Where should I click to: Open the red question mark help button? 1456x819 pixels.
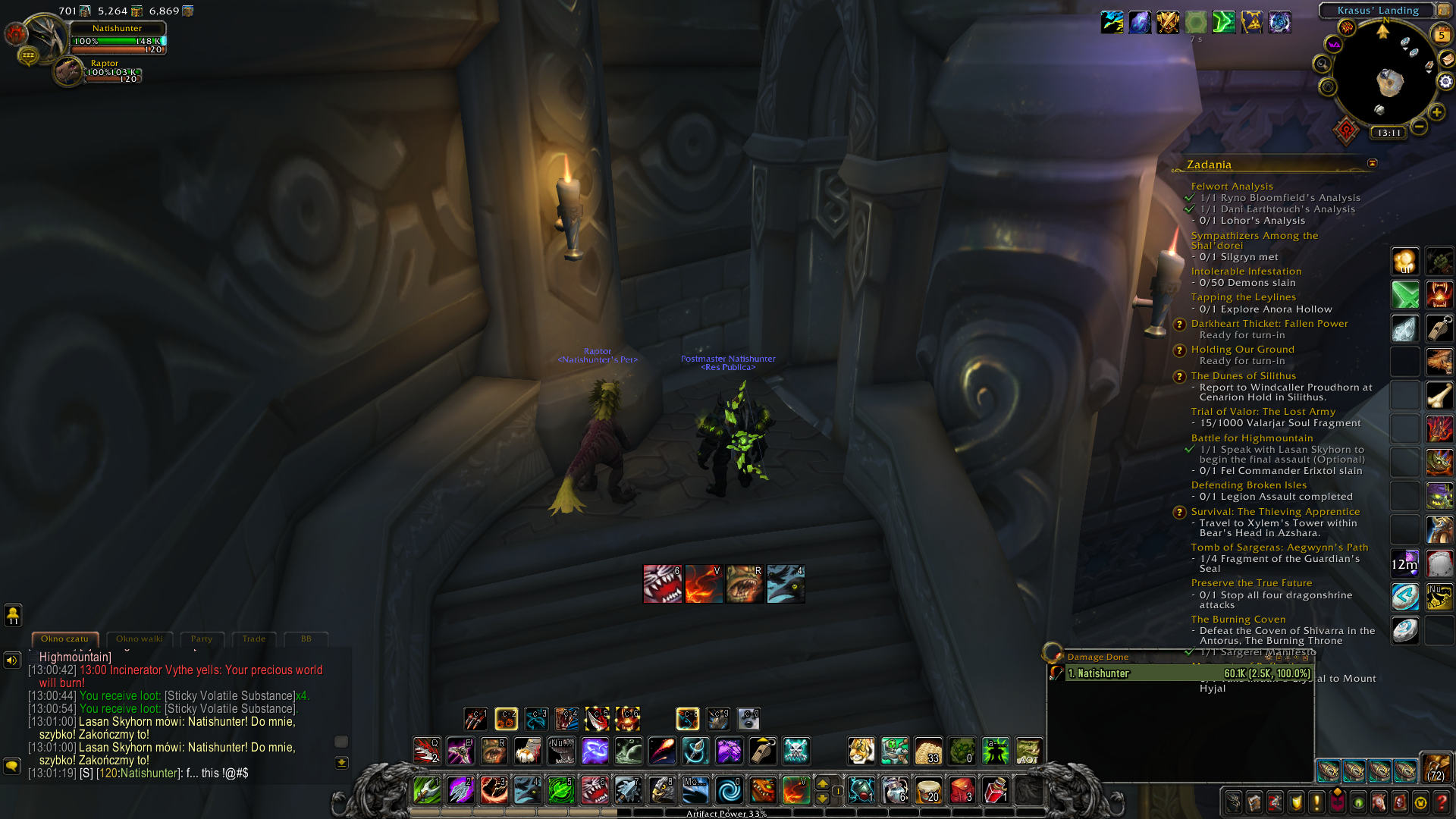[x=1442, y=802]
